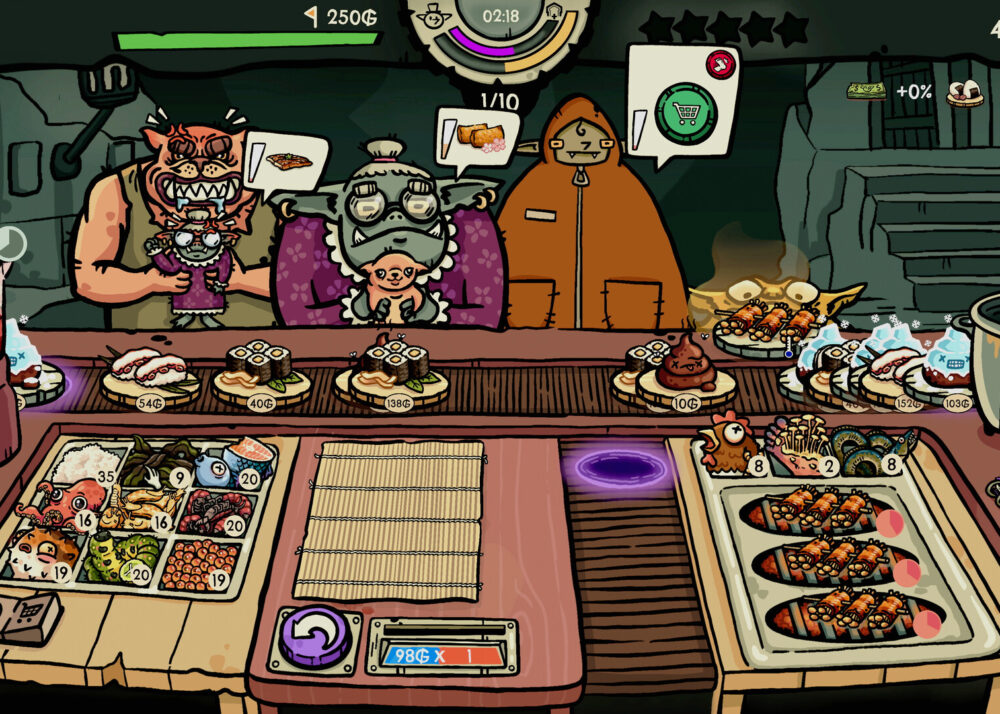The height and width of the screenshot is (714, 1000).
Task: Collect the top skewers on the grill
Action: 819,511
